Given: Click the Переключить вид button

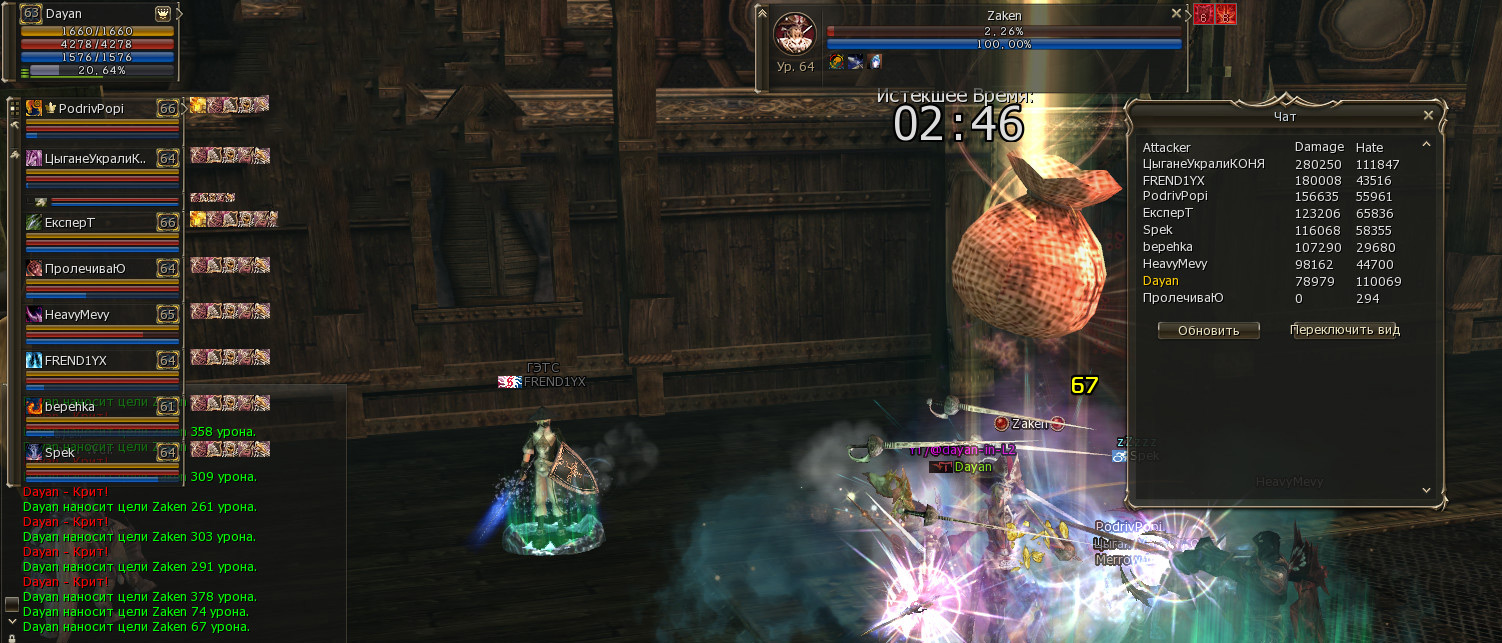Looking at the screenshot, I should tap(1344, 330).
